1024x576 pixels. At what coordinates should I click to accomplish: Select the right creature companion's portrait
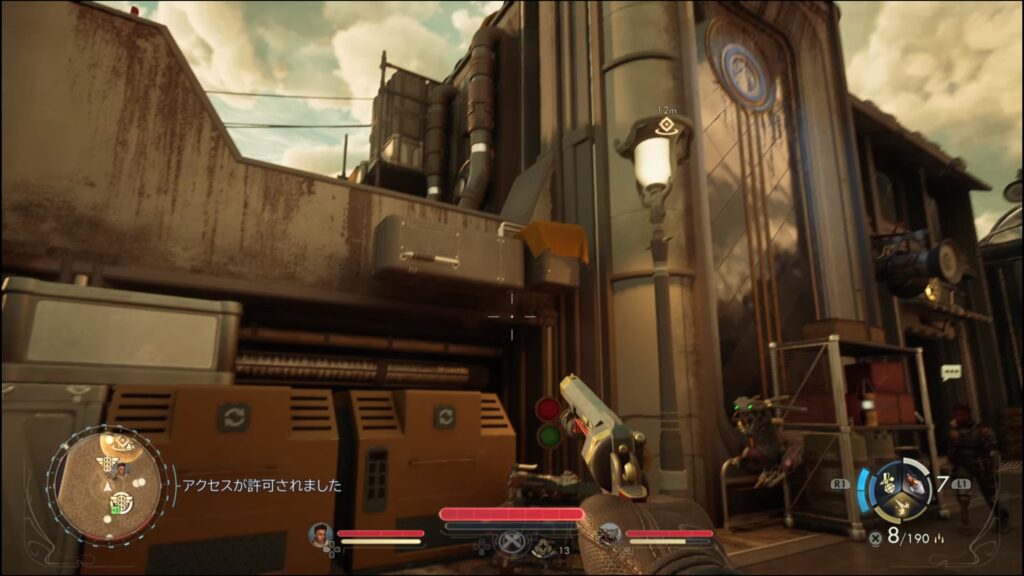tap(610, 535)
